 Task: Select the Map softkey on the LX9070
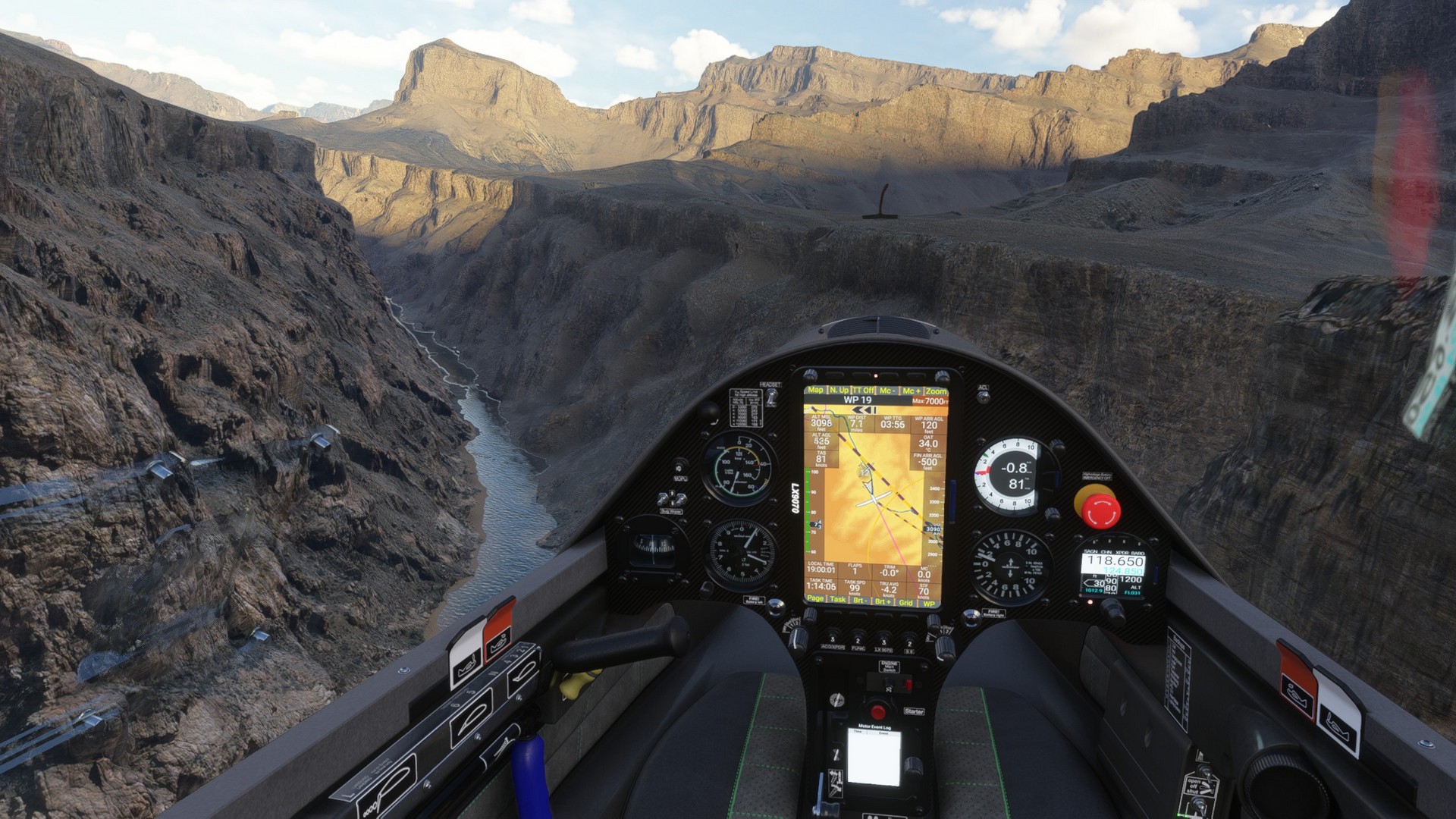click(x=815, y=390)
